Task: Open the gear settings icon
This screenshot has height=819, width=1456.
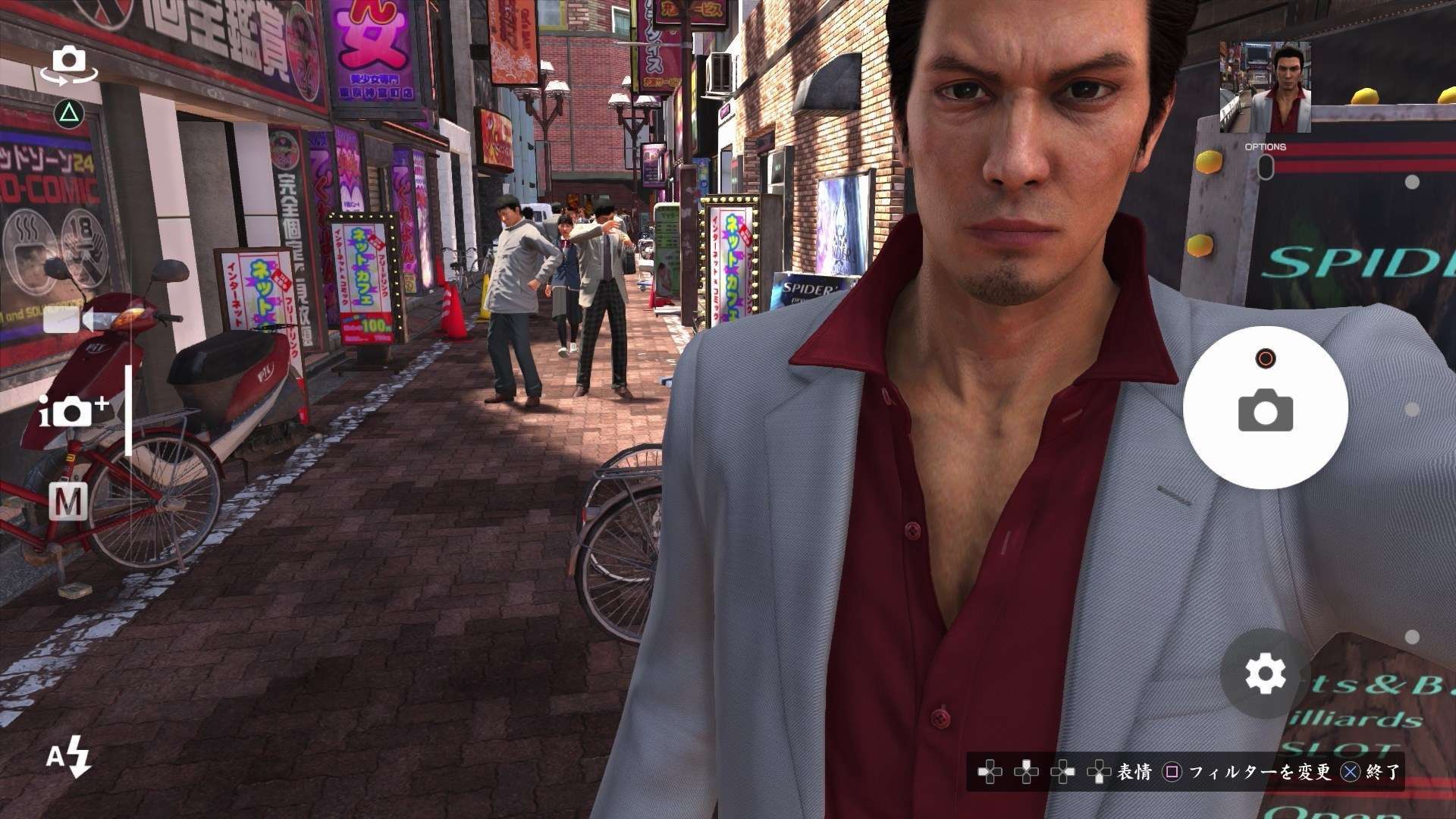Action: (x=1265, y=673)
